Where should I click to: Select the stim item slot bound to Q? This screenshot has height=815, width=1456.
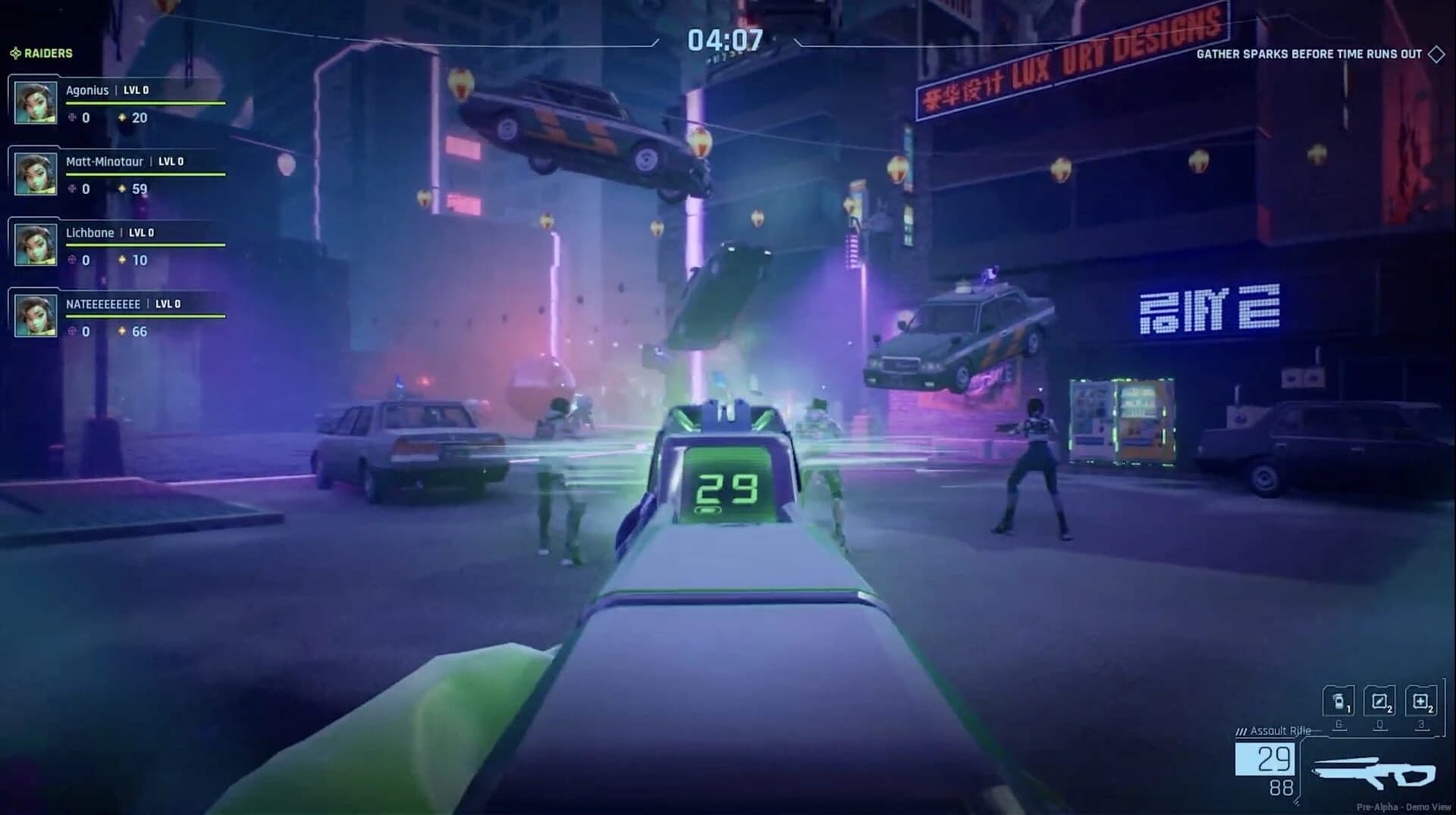point(1380,701)
